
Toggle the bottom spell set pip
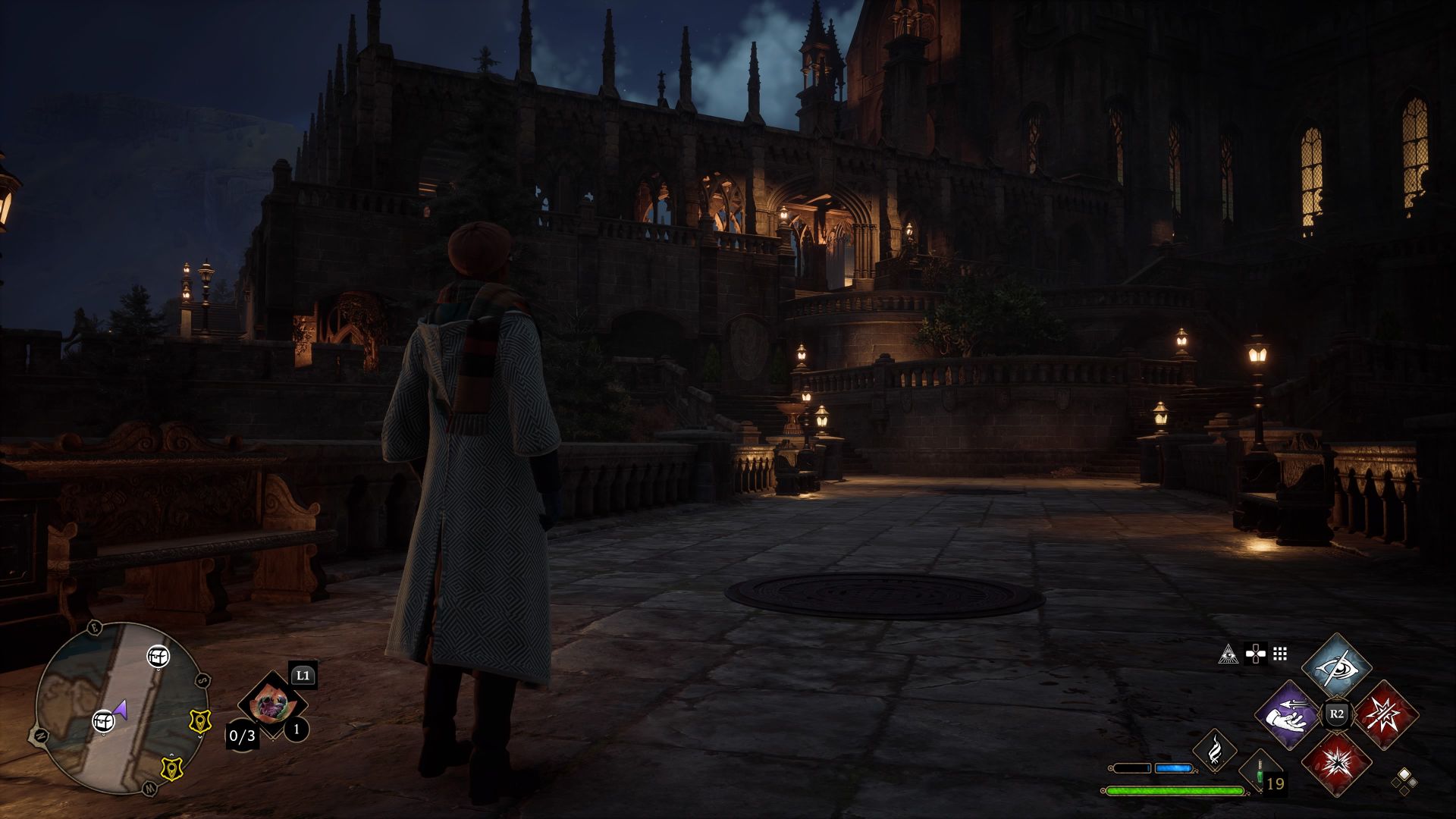click(1404, 791)
